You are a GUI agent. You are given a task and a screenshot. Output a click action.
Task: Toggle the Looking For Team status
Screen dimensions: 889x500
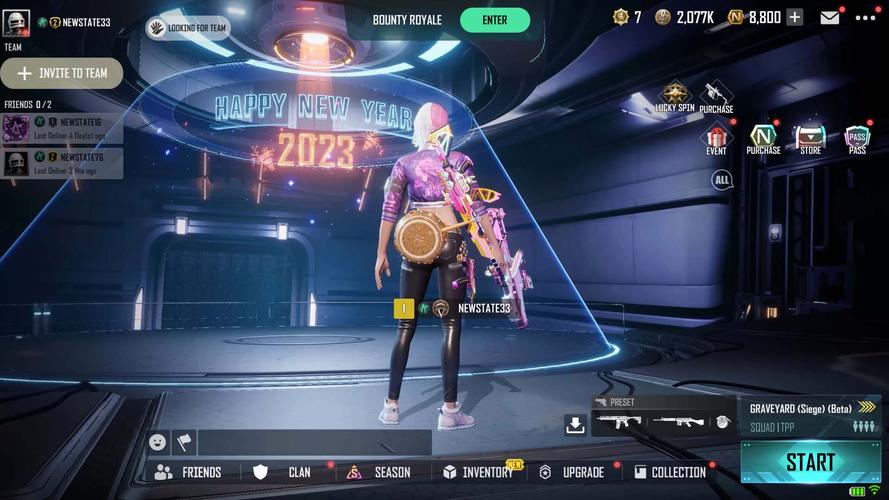coord(188,28)
